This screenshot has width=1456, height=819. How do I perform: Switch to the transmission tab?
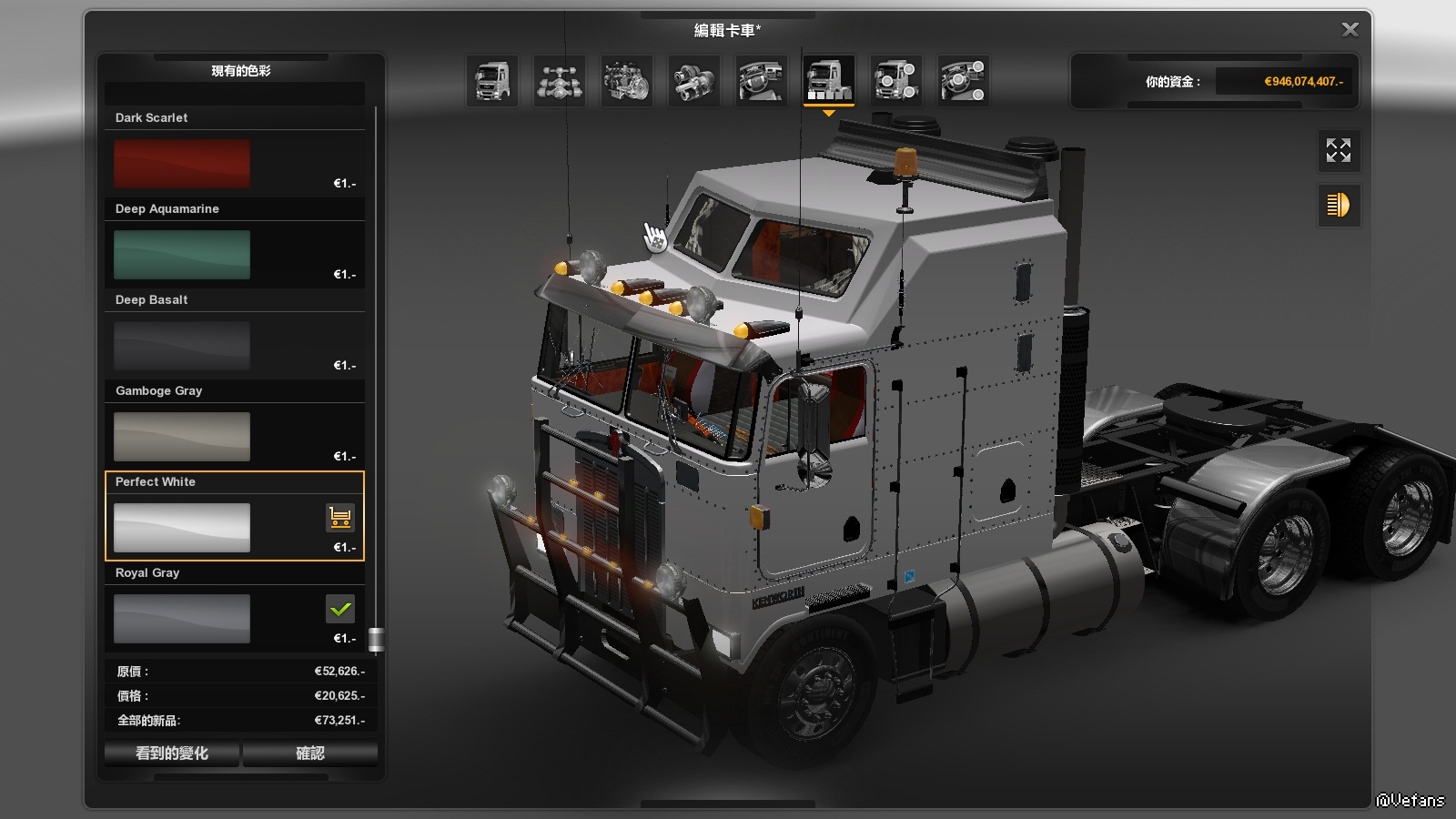pyautogui.click(x=693, y=80)
